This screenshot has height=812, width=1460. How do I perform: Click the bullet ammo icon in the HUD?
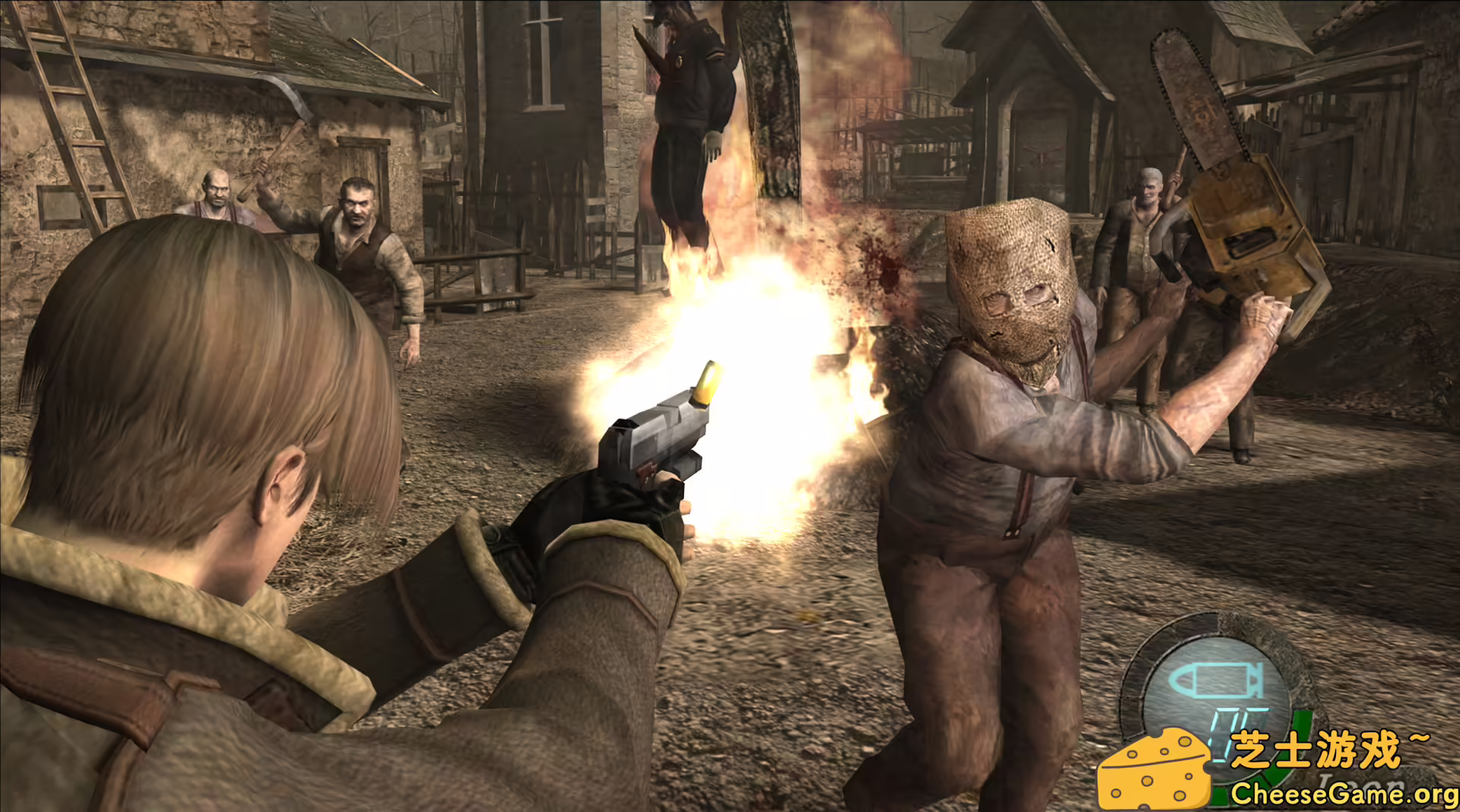[1217, 680]
